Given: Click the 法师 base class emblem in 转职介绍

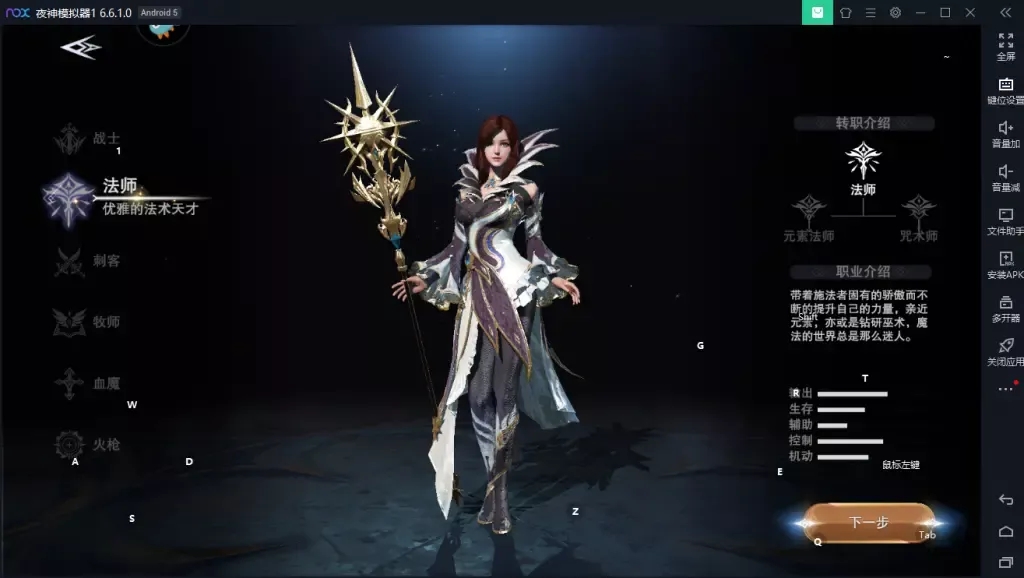Looking at the screenshot, I should click(863, 160).
